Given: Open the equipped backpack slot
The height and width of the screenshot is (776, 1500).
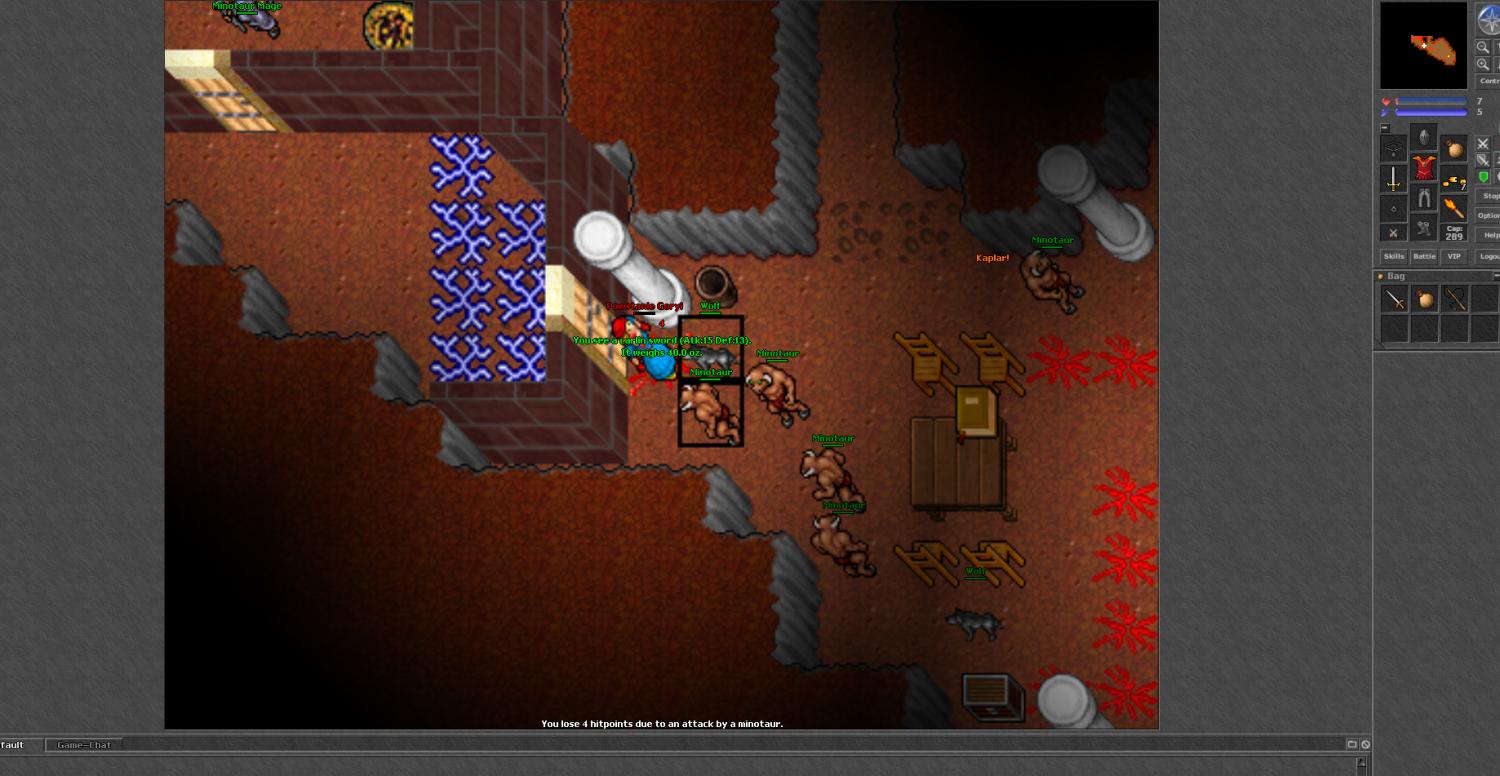Looking at the screenshot, I should tap(1454, 149).
